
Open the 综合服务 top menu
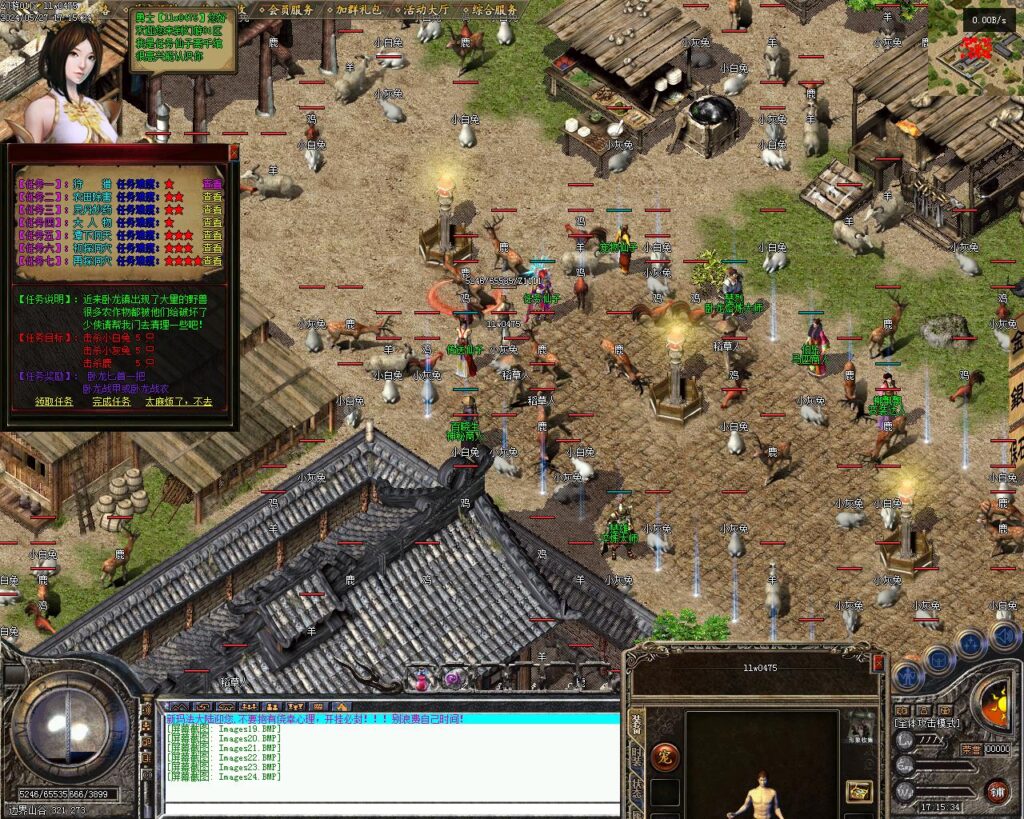[x=494, y=9]
